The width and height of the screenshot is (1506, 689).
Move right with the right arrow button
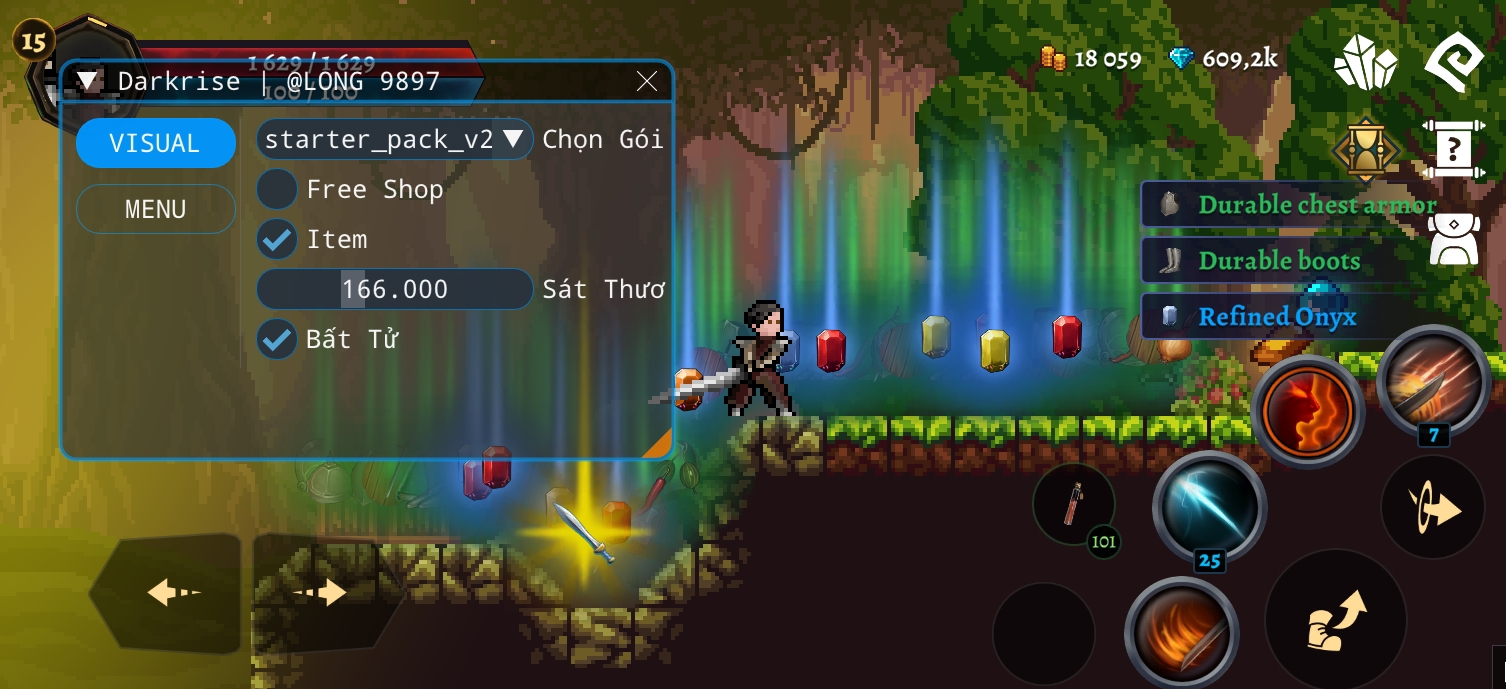[x=322, y=593]
